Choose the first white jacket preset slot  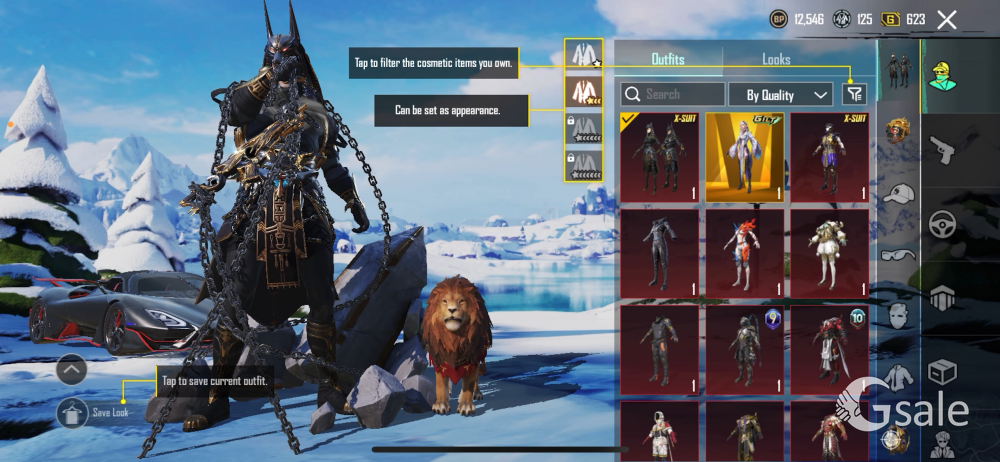(x=582, y=56)
